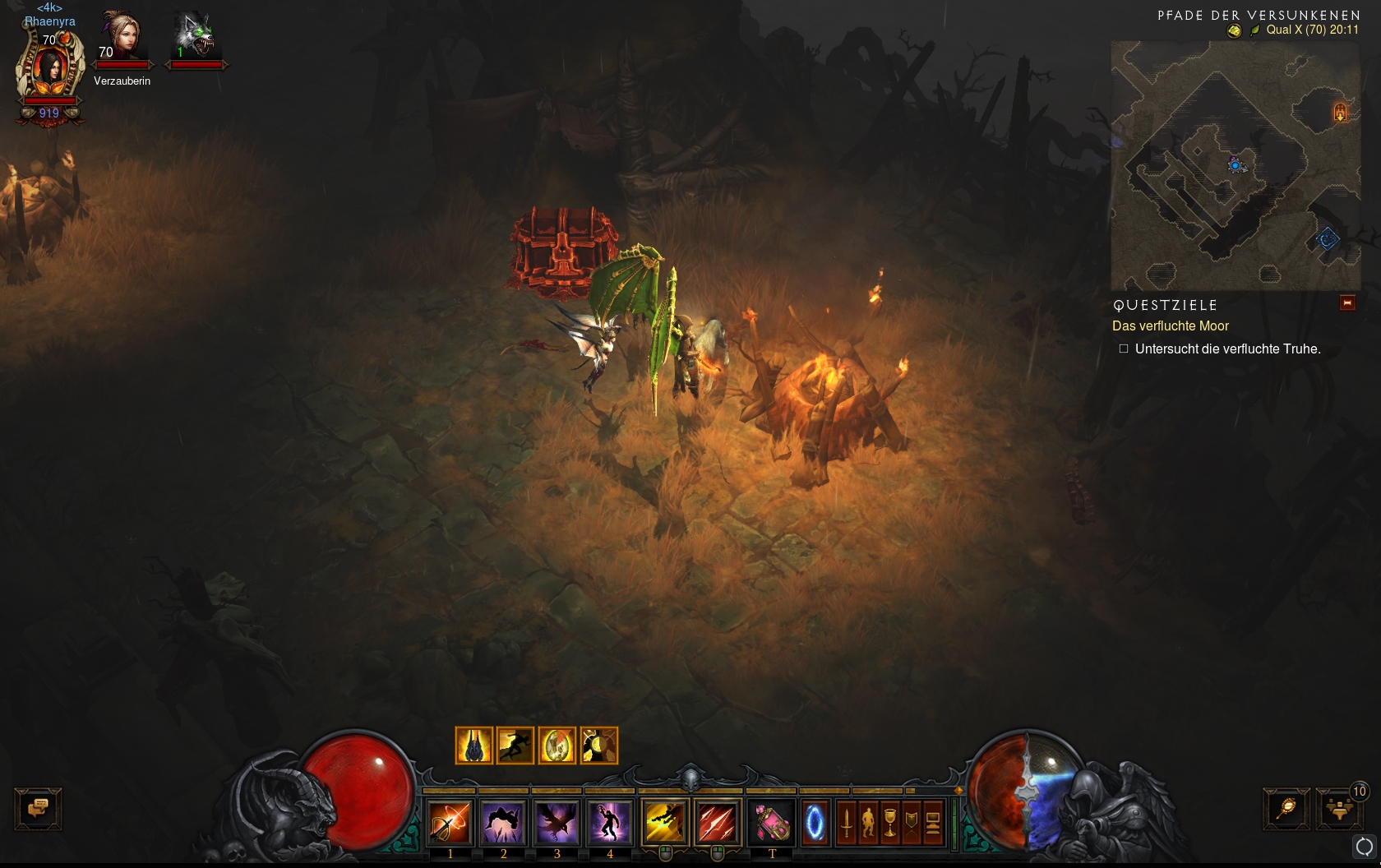Collapse the Questziele objectives panel
Screen dimensions: 1381x868
point(1347,303)
